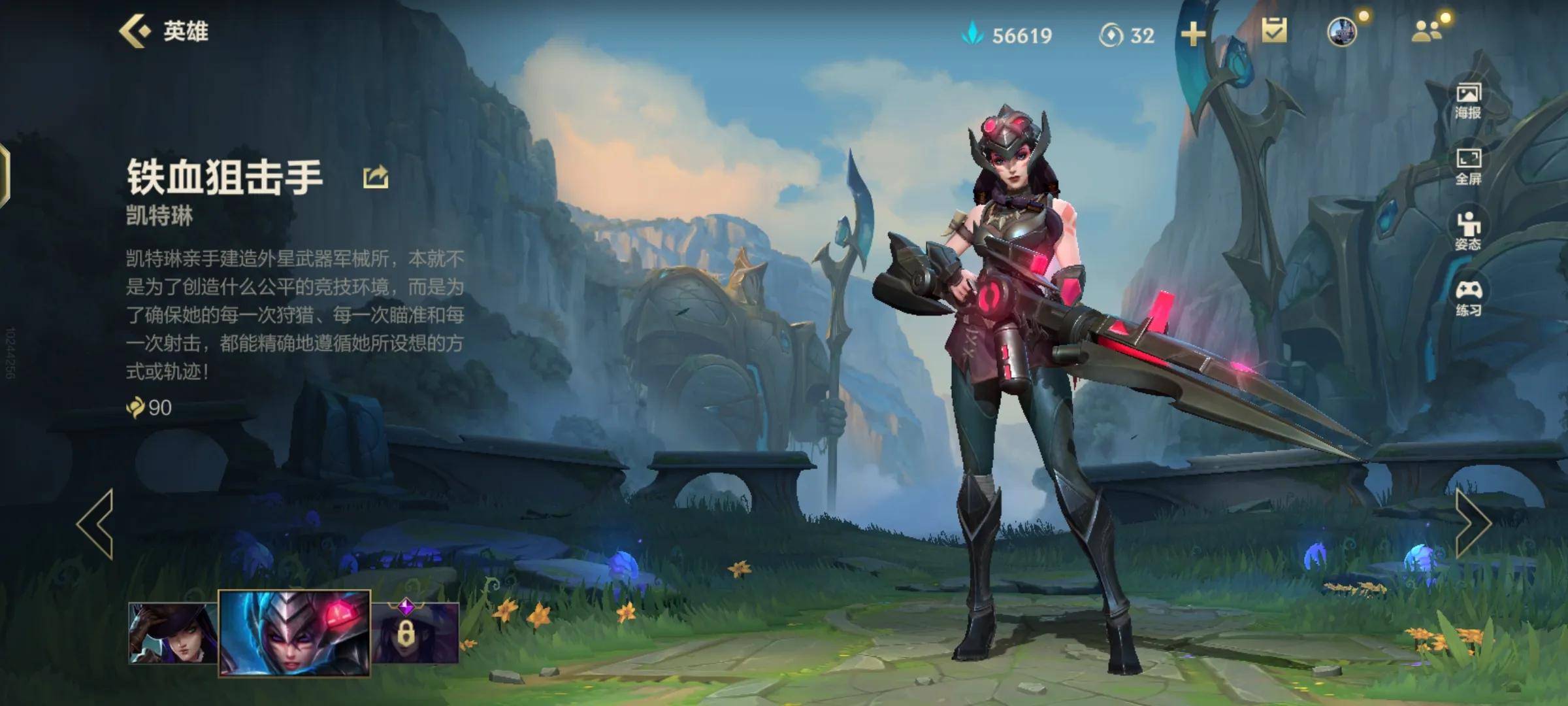This screenshot has width=1568, height=706.
Task: Open the player profile avatar
Action: click(x=1342, y=31)
